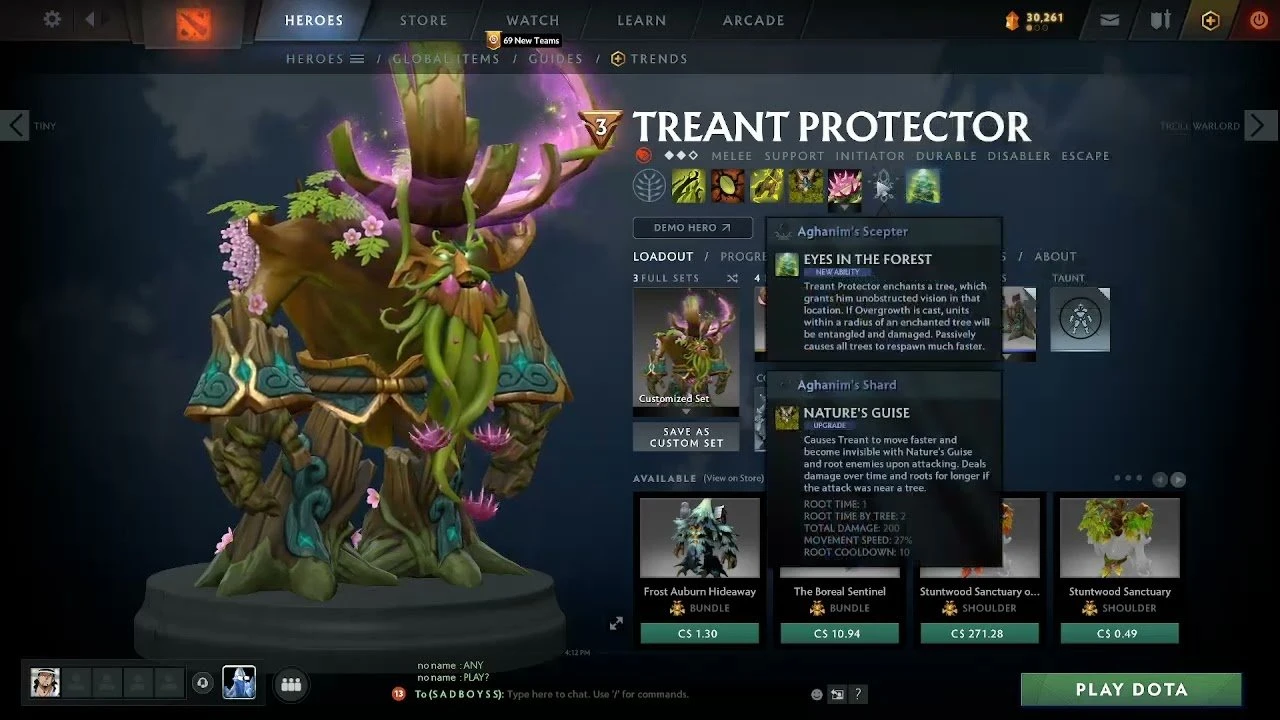Save loadout as custom set
This screenshot has height=720, width=1280.
(x=686, y=437)
